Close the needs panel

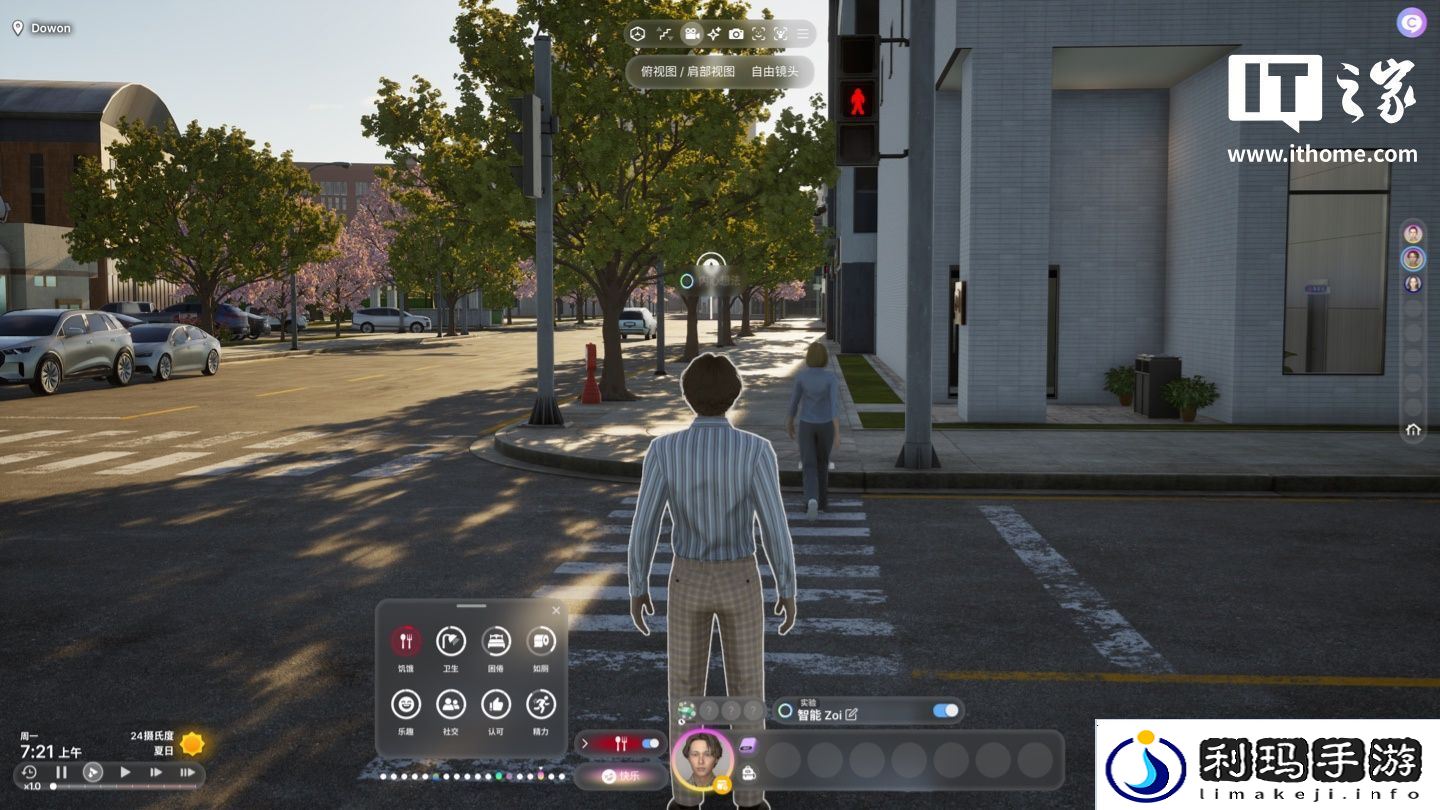[x=556, y=610]
